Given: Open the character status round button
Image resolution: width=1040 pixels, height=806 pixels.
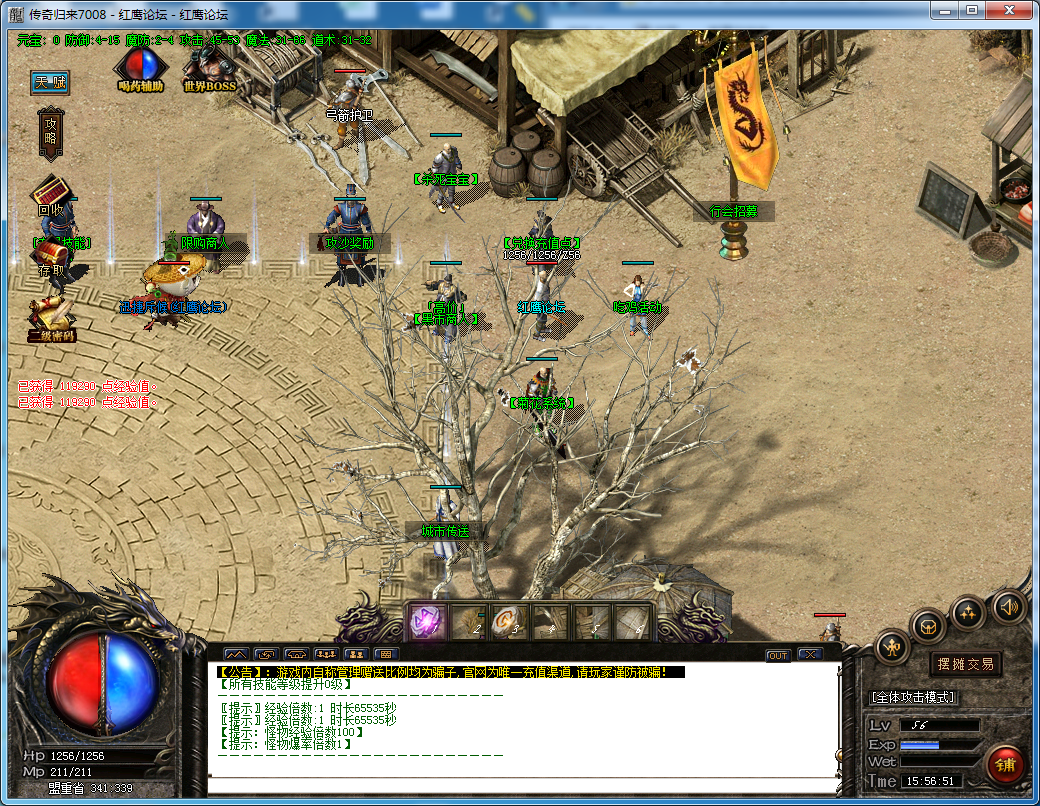Looking at the screenshot, I should tap(892, 648).
